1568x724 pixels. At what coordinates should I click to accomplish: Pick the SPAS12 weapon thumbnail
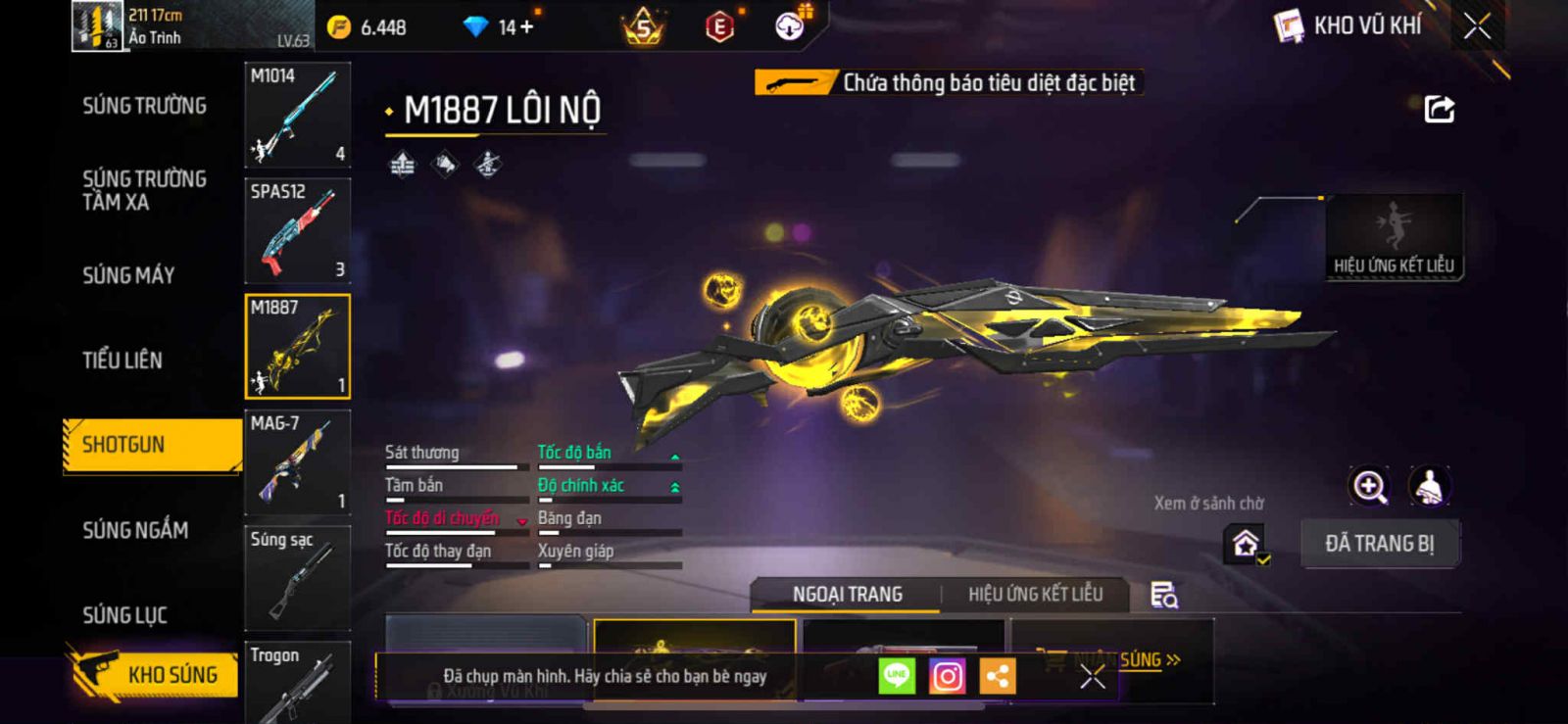297,231
